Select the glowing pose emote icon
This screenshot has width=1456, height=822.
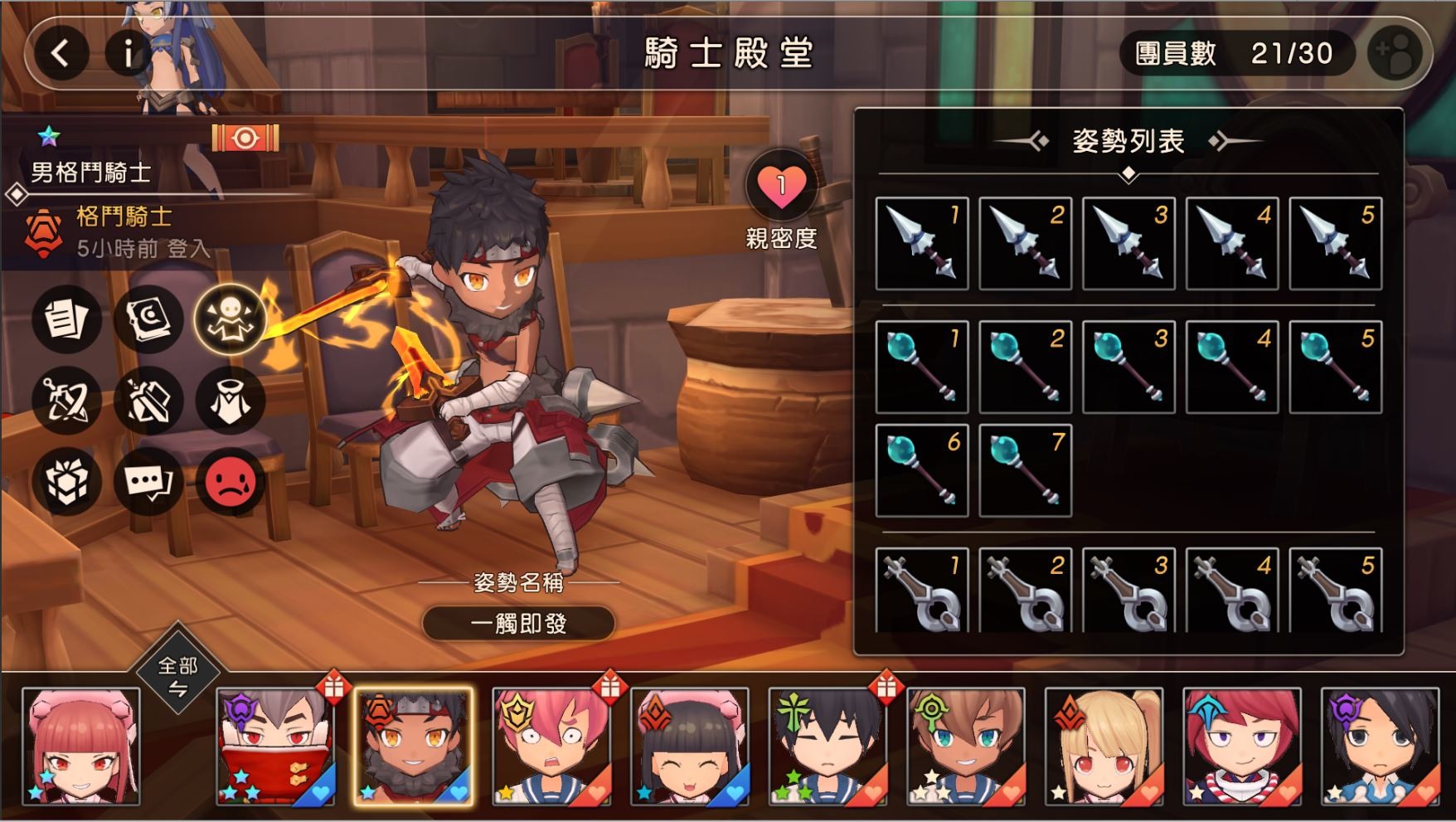click(x=229, y=321)
